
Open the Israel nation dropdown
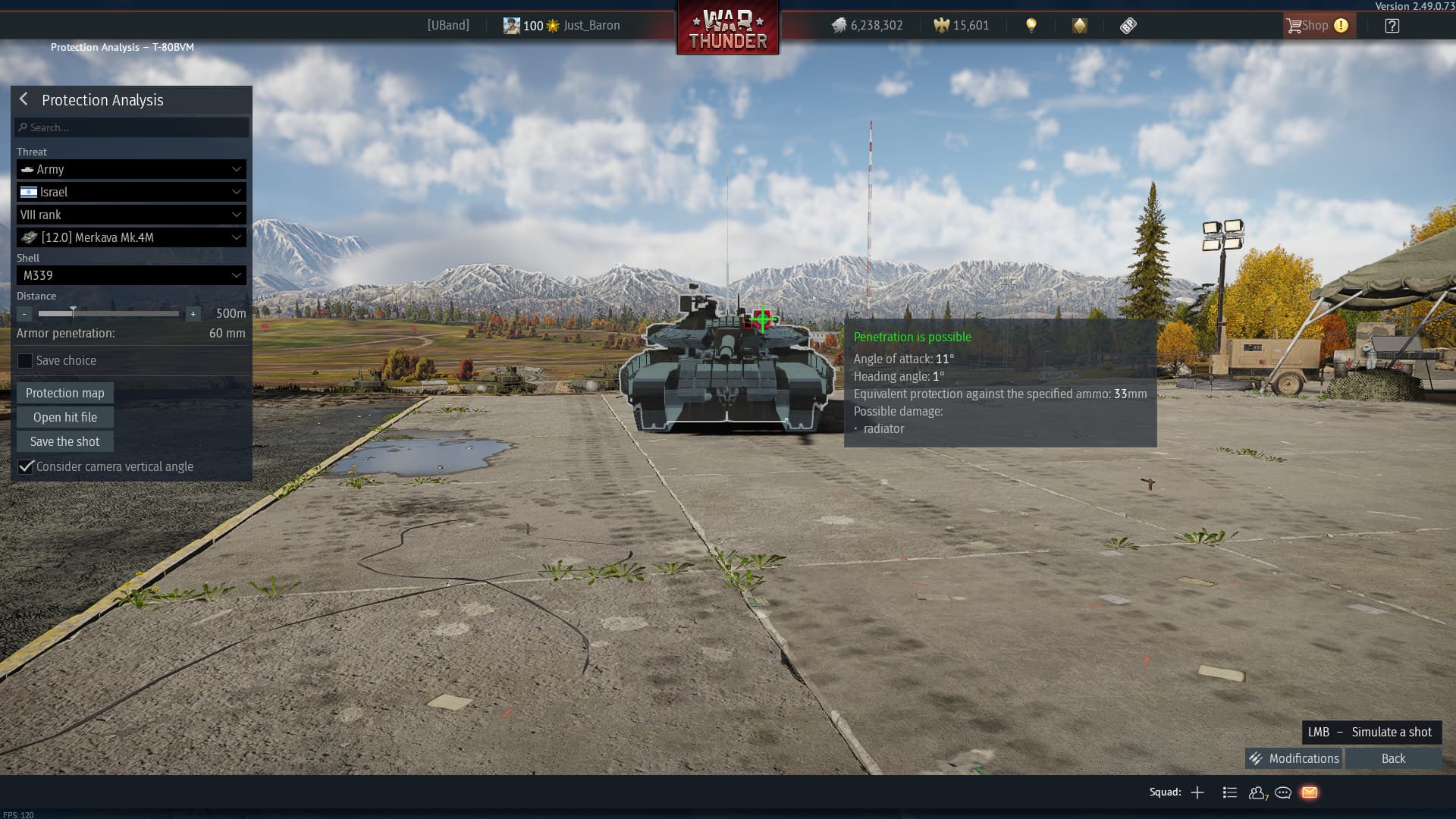131,192
